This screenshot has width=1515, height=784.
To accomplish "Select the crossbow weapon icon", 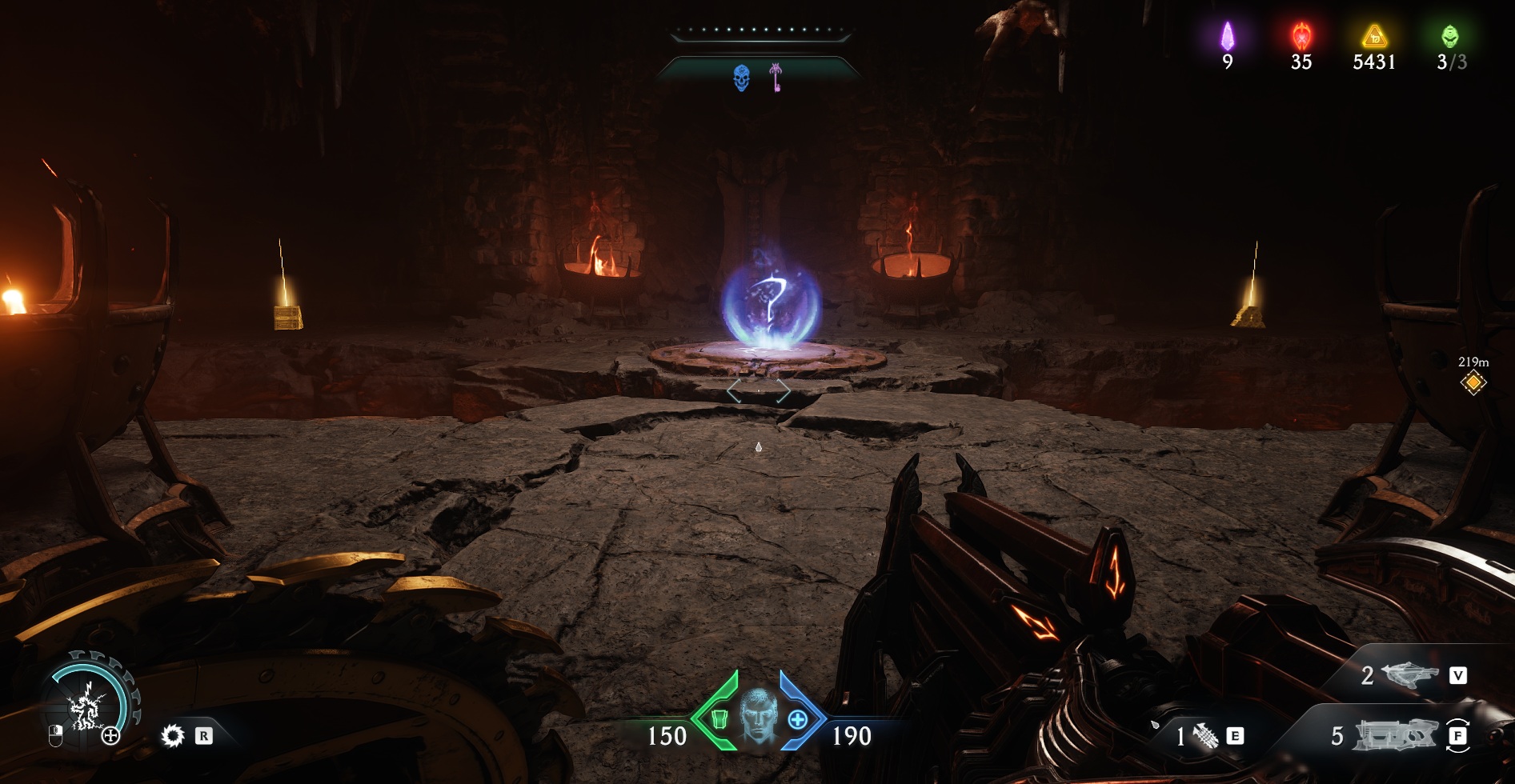I will [1409, 676].
